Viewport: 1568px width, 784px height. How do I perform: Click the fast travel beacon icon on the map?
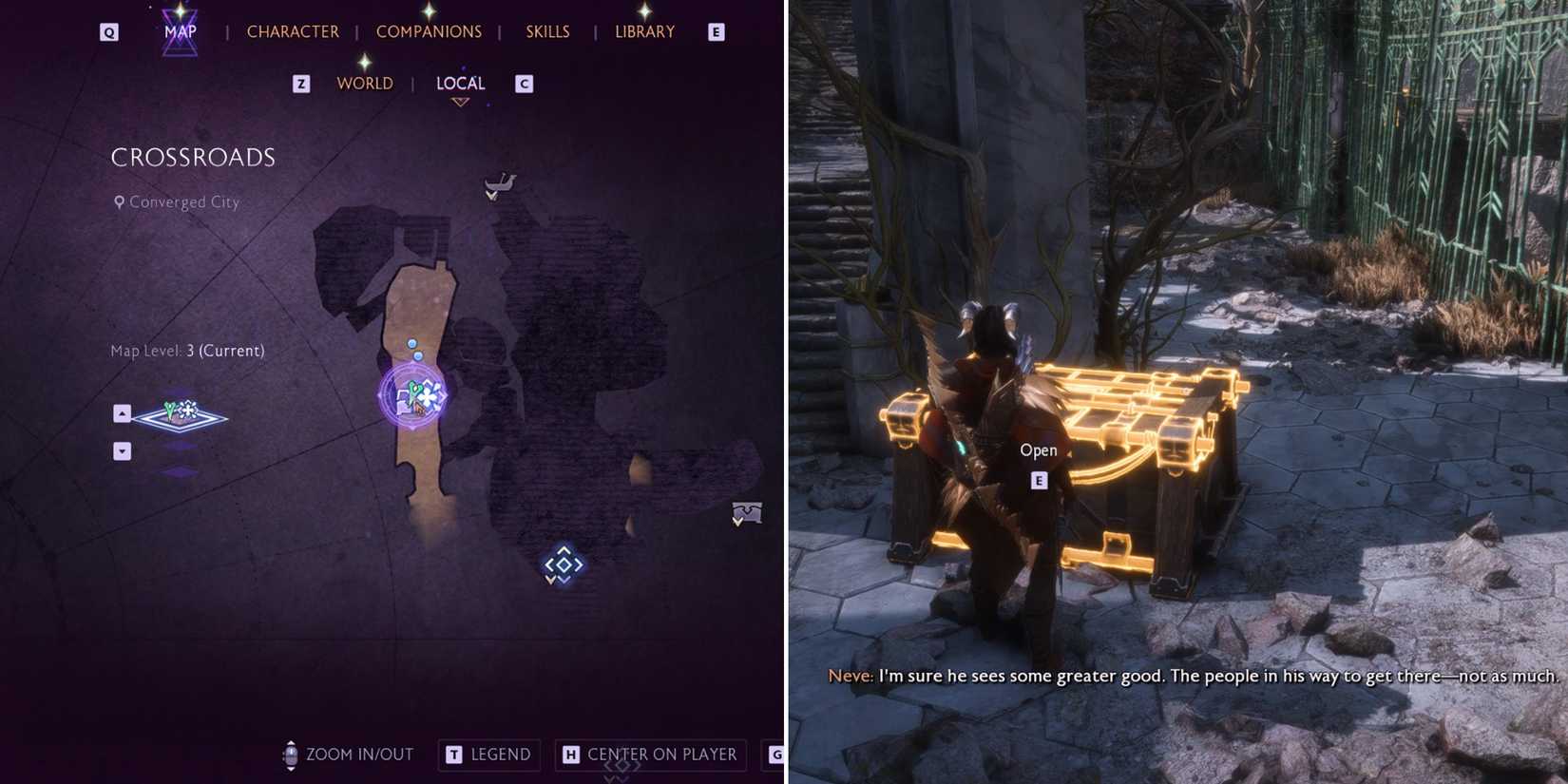[x=563, y=564]
